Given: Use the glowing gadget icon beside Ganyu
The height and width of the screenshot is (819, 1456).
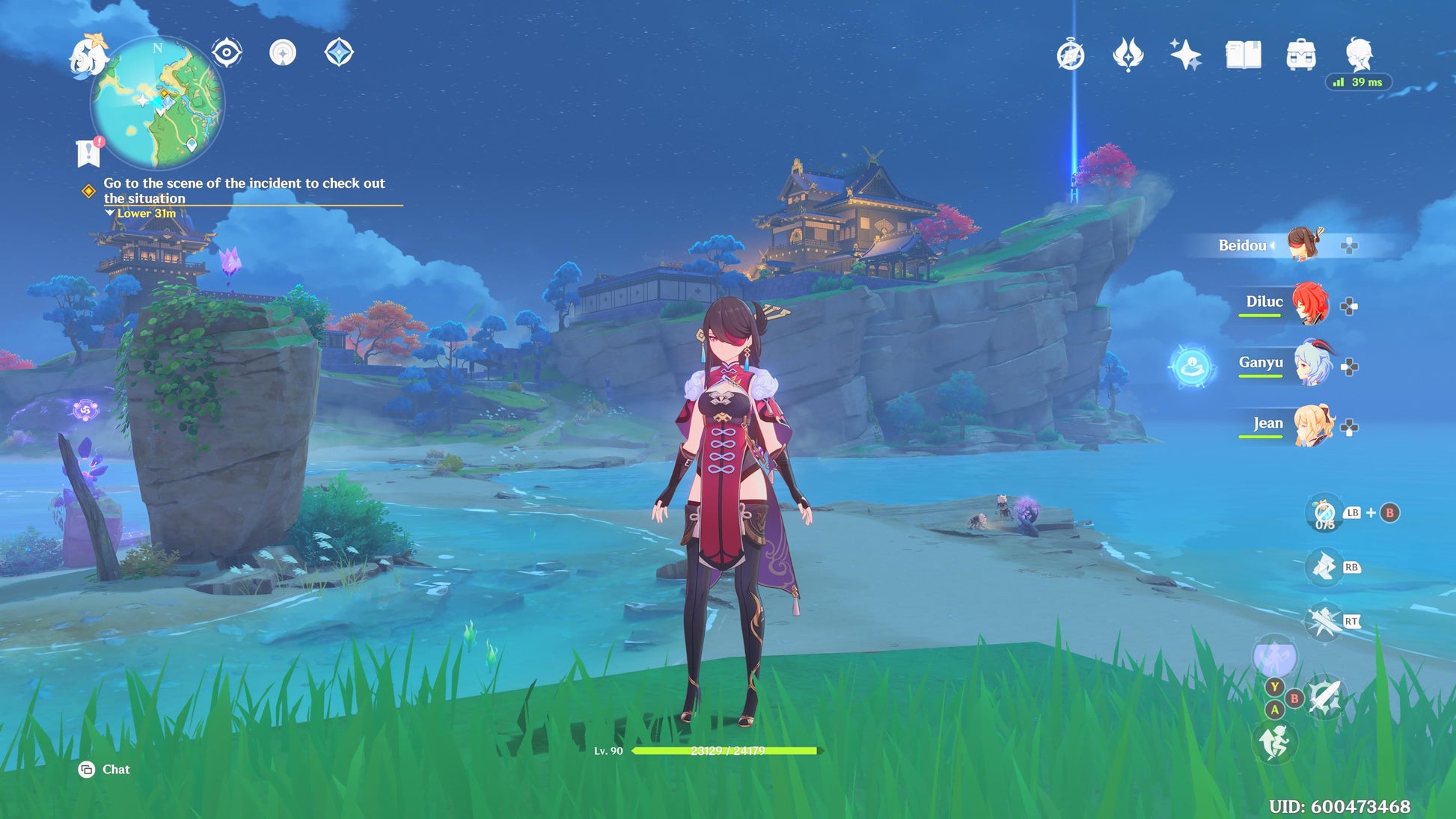Looking at the screenshot, I should pos(1191,366).
